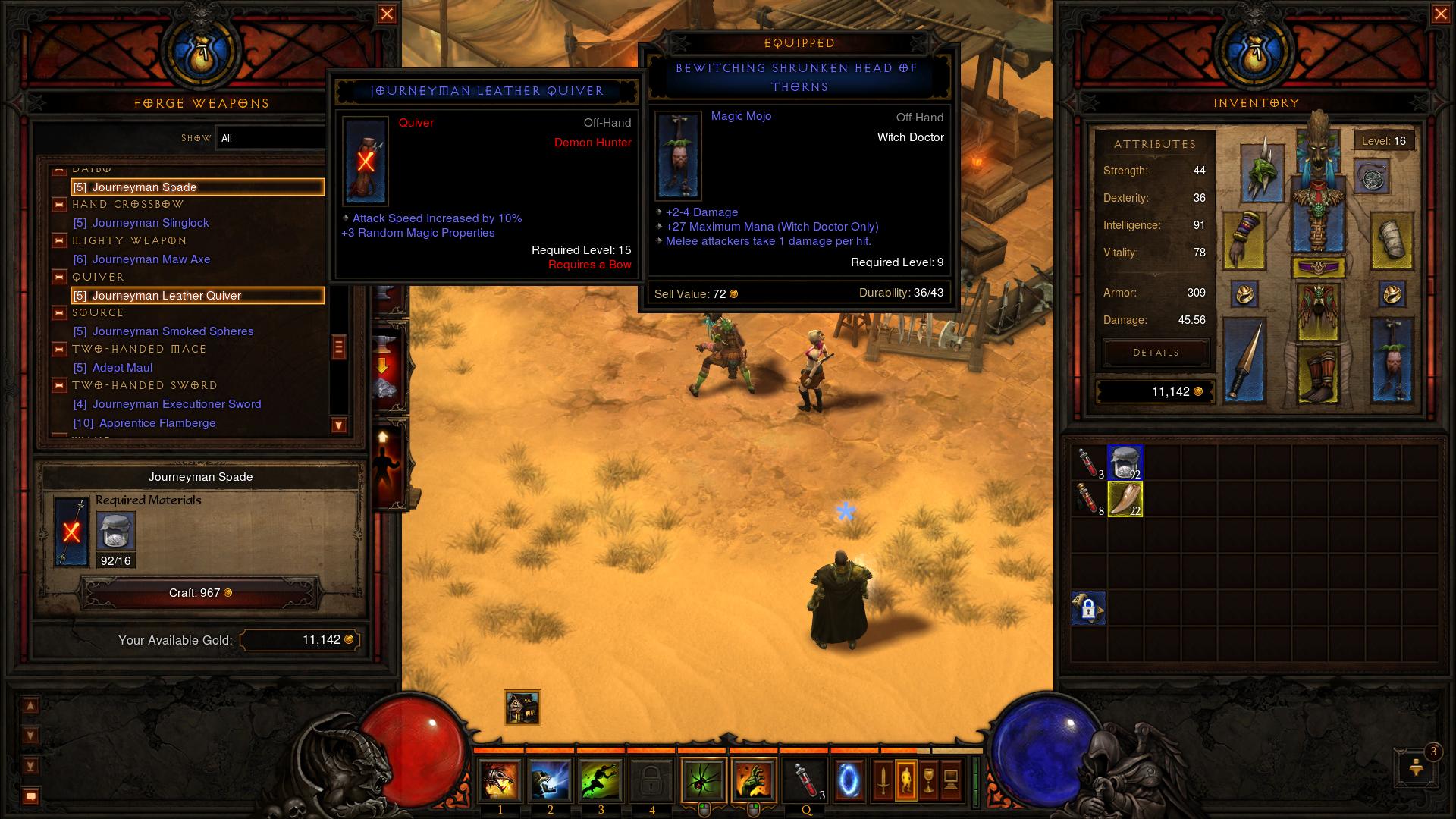Screen dimensions: 1456x819
Task: Select the equipped shrunken head mojo slot
Action: tap(1392, 359)
